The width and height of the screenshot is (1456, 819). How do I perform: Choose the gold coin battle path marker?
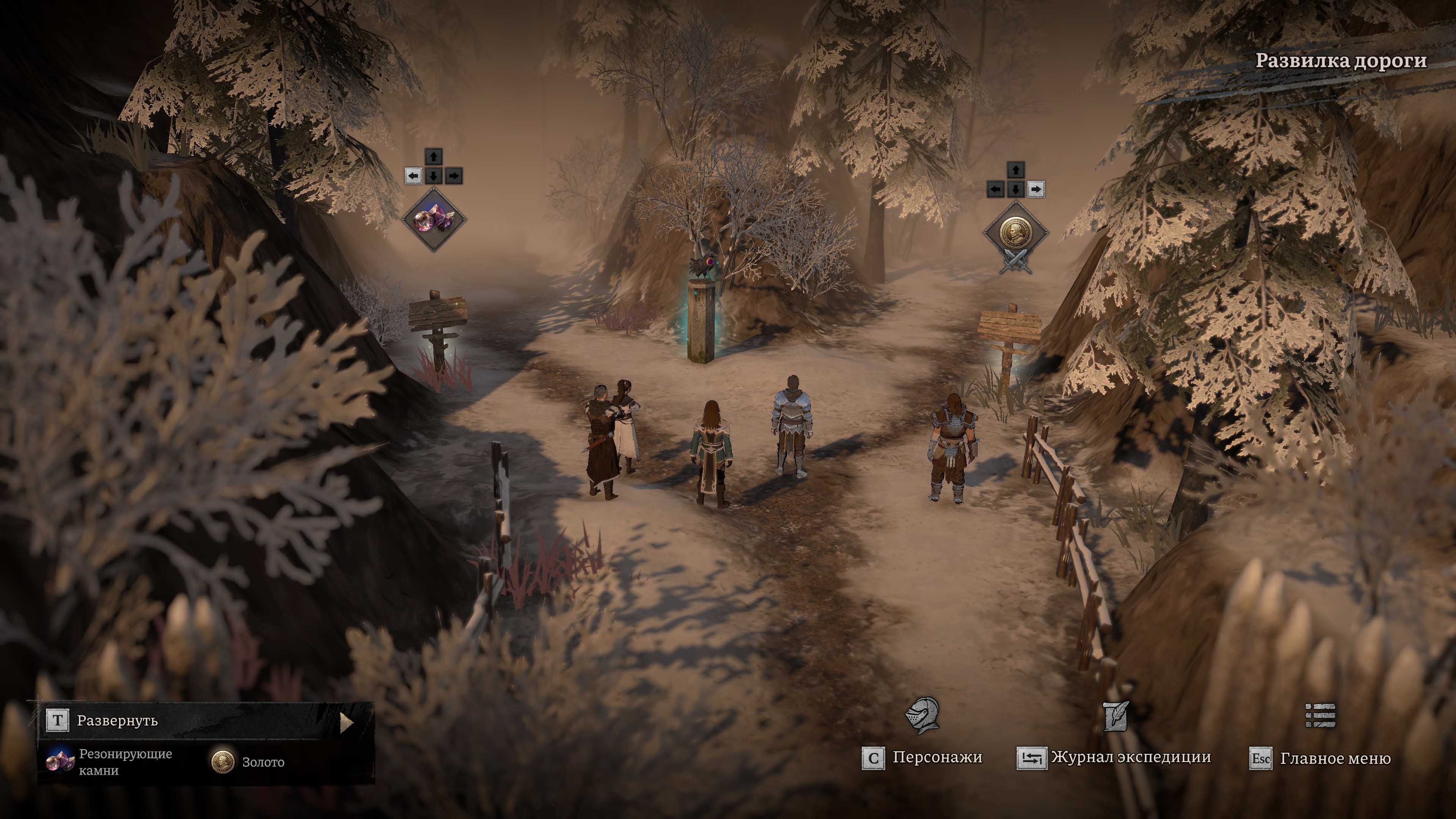[1016, 233]
